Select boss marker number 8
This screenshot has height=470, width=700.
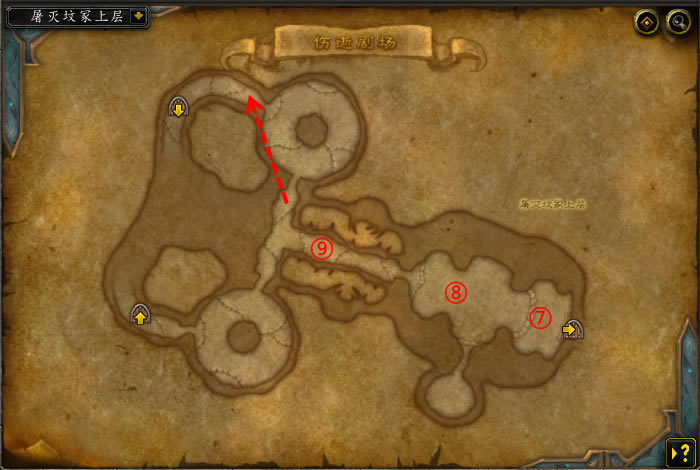pyautogui.click(x=455, y=292)
